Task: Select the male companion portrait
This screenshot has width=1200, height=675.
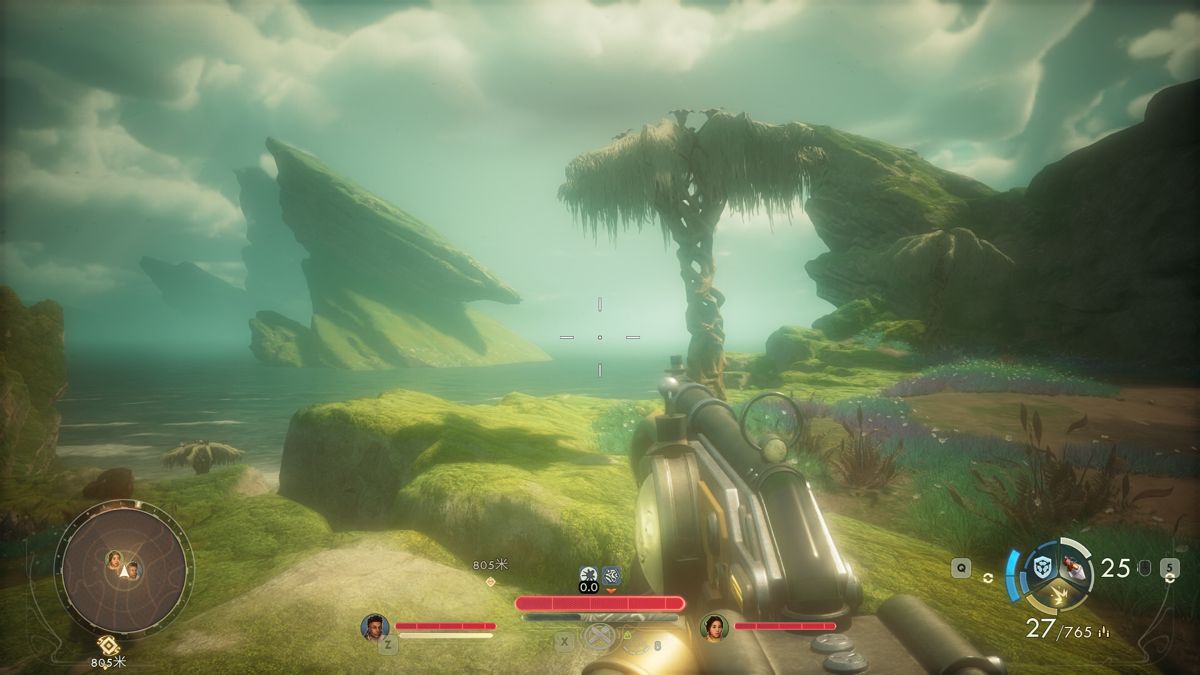Action: pyautogui.click(x=375, y=627)
